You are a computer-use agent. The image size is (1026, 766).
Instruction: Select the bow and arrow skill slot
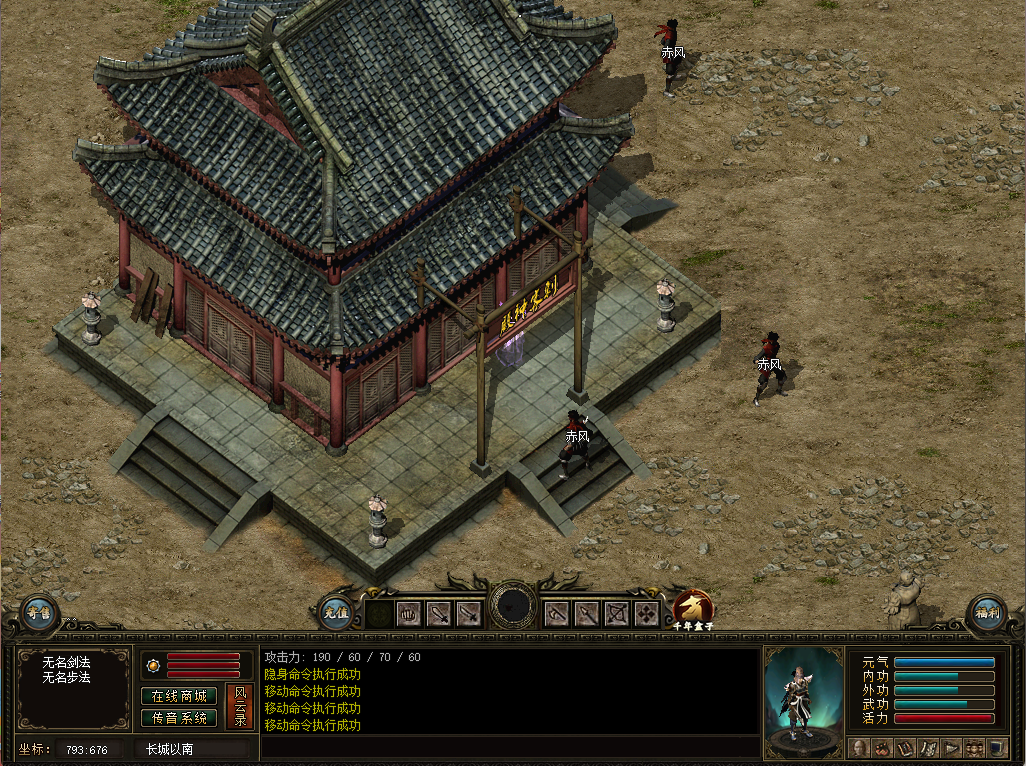coord(618,614)
